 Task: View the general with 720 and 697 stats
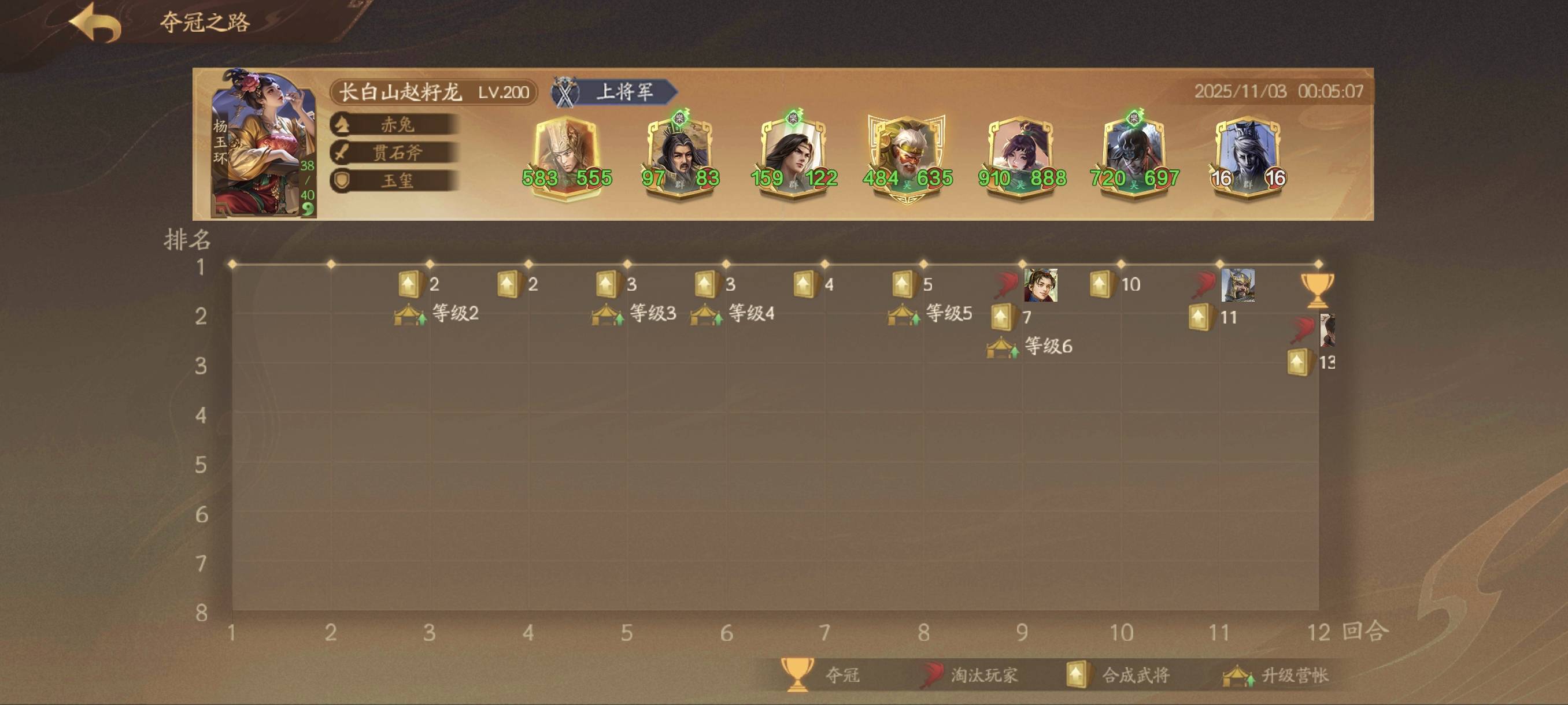pyautogui.click(x=1134, y=158)
